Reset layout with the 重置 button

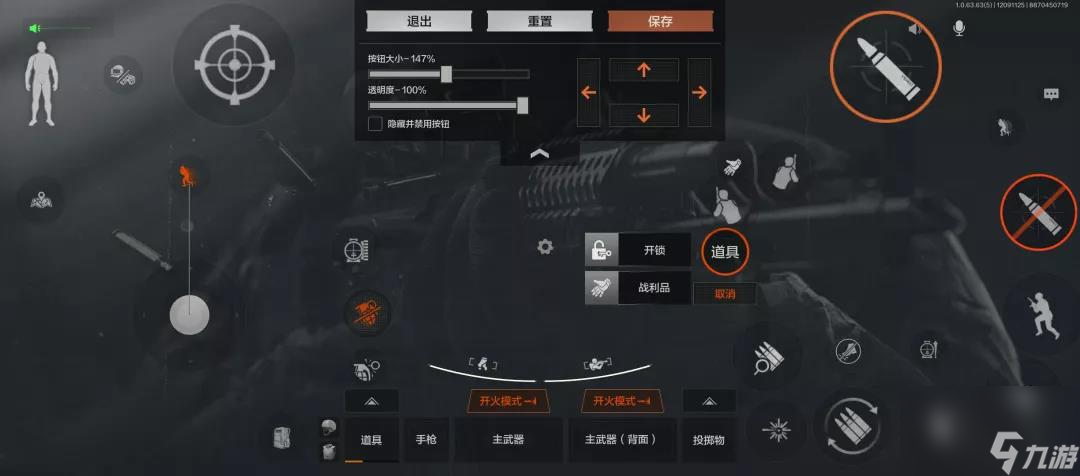point(540,21)
